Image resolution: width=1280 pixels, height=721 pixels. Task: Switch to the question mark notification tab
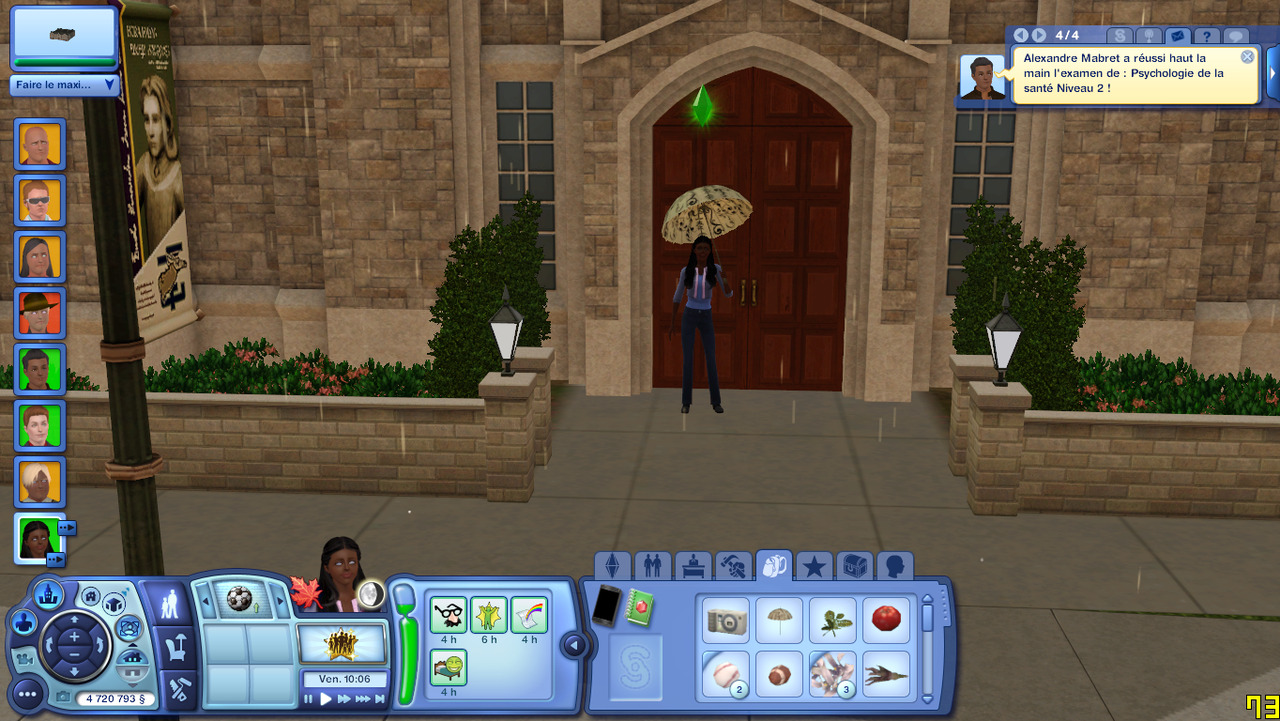point(1207,36)
